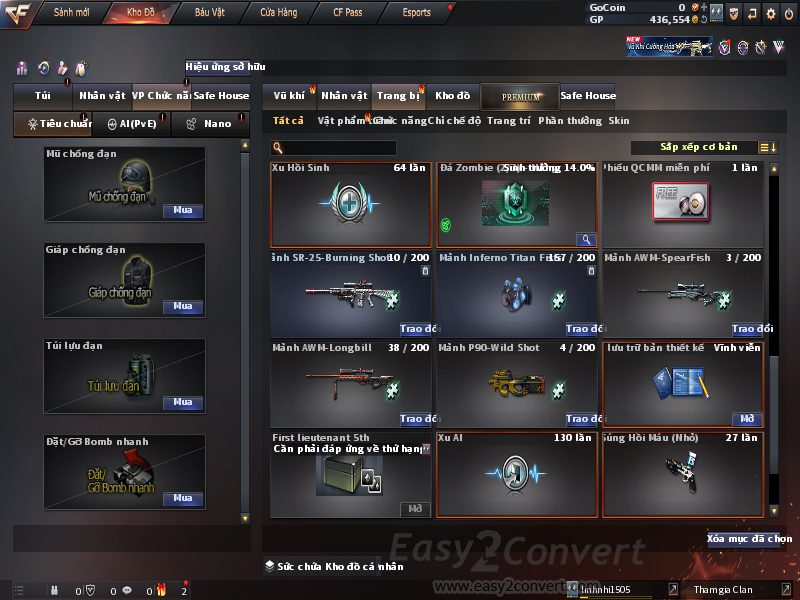
Task: Select the Súng Hồi Máu (Nhỏ) item
Action: pos(683,474)
